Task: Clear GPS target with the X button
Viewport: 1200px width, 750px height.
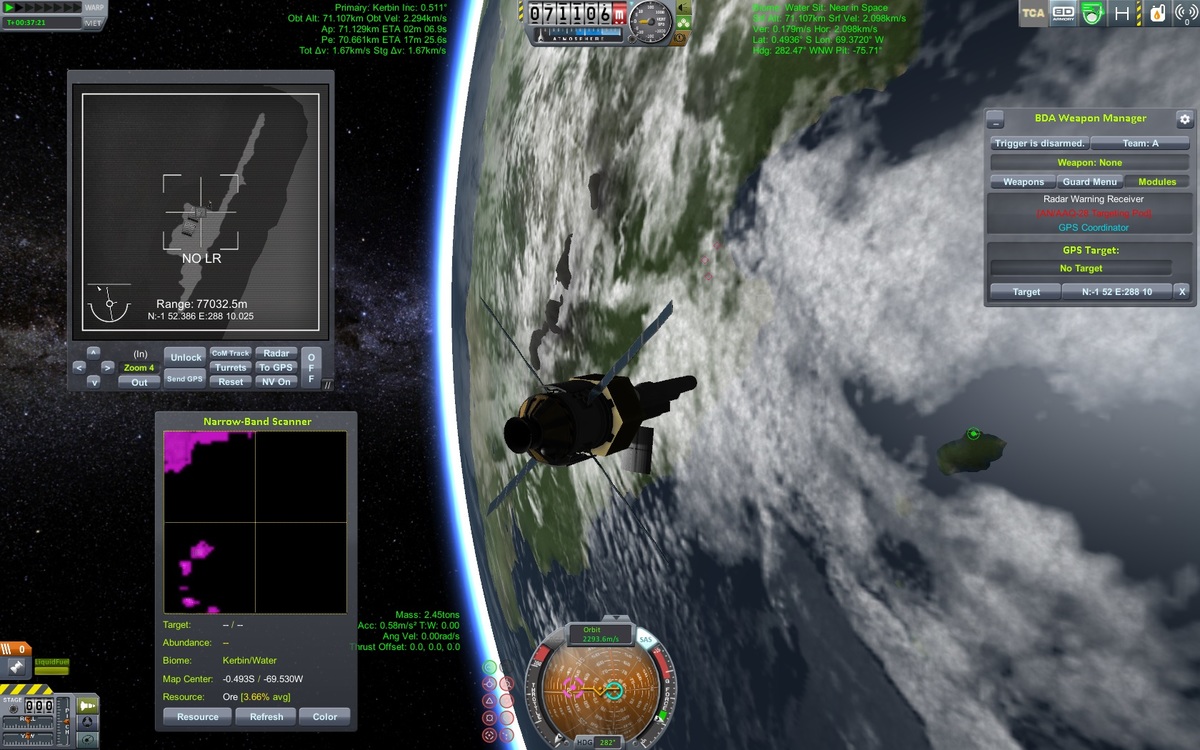Action: click(x=1181, y=292)
